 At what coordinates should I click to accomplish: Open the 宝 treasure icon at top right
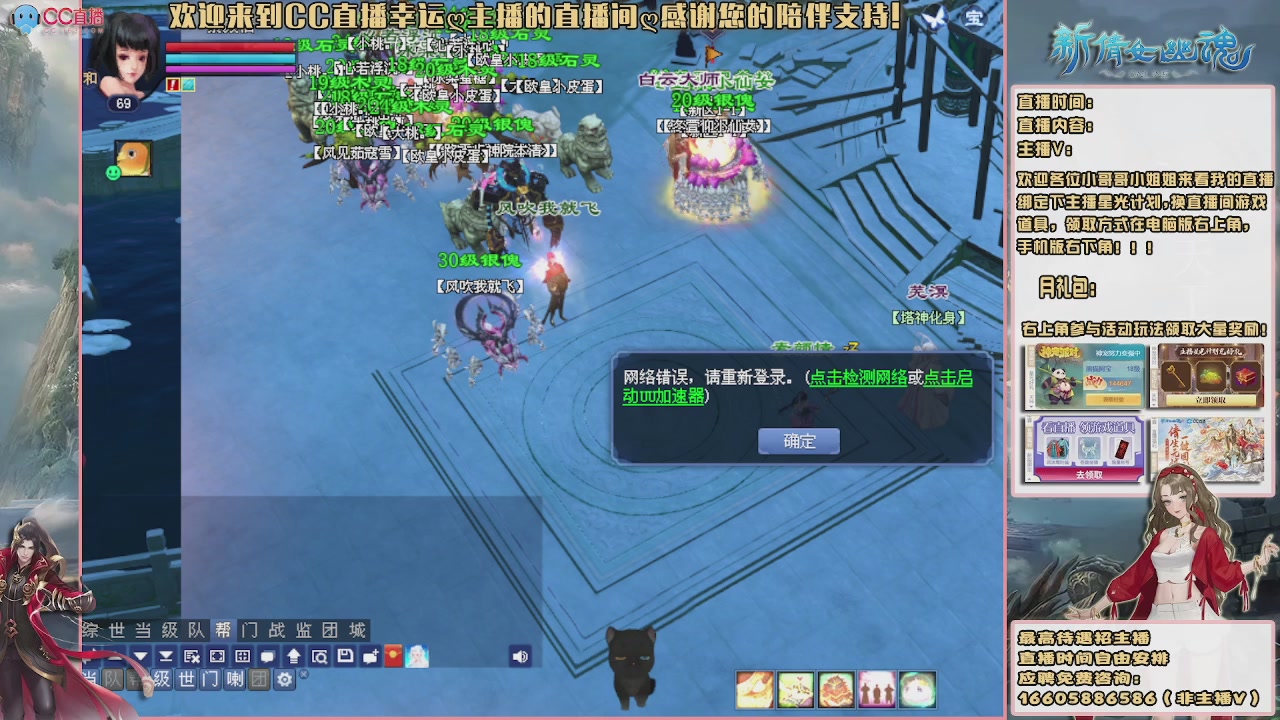point(973,18)
